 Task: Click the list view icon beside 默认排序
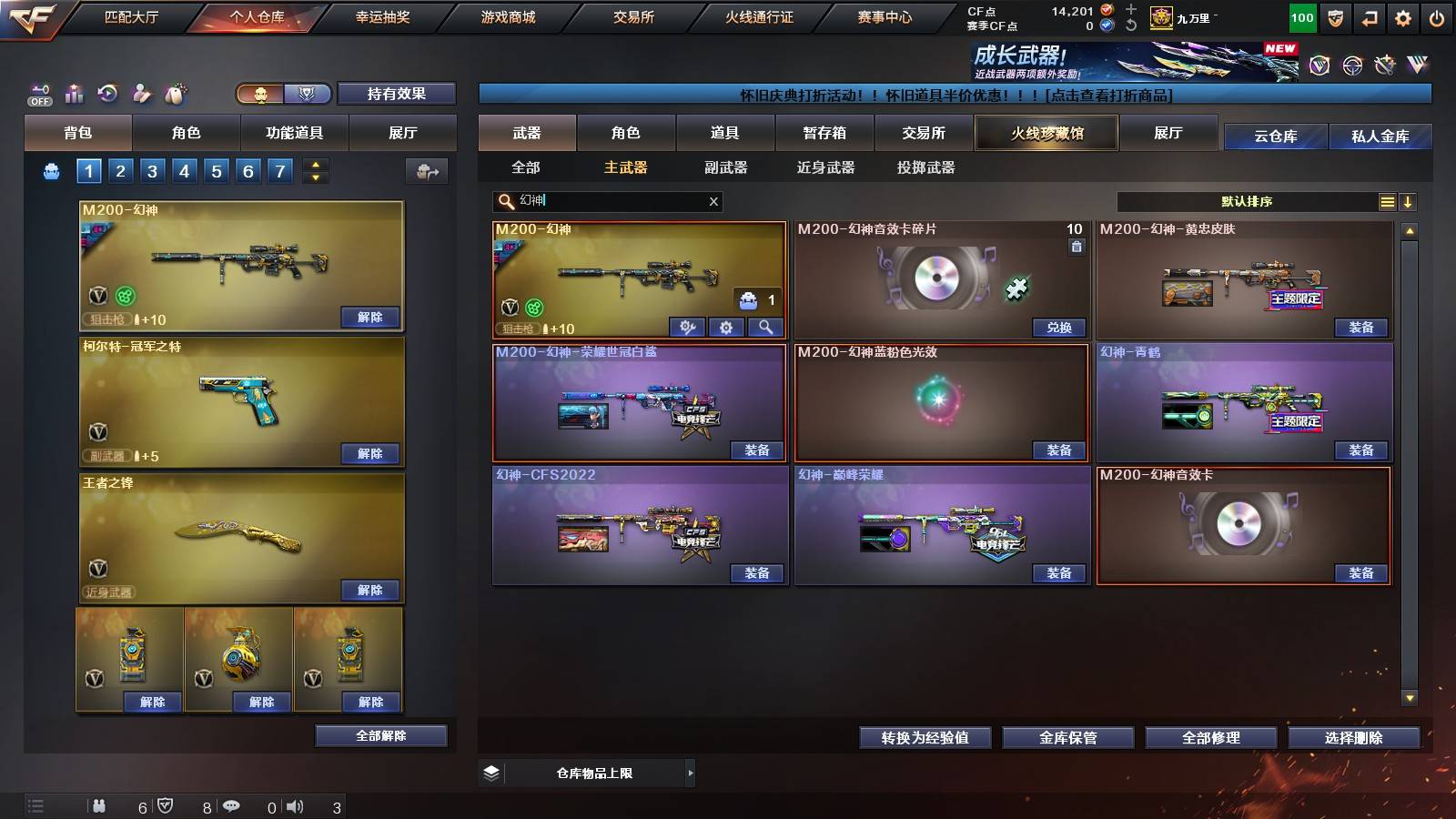click(x=1387, y=201)
